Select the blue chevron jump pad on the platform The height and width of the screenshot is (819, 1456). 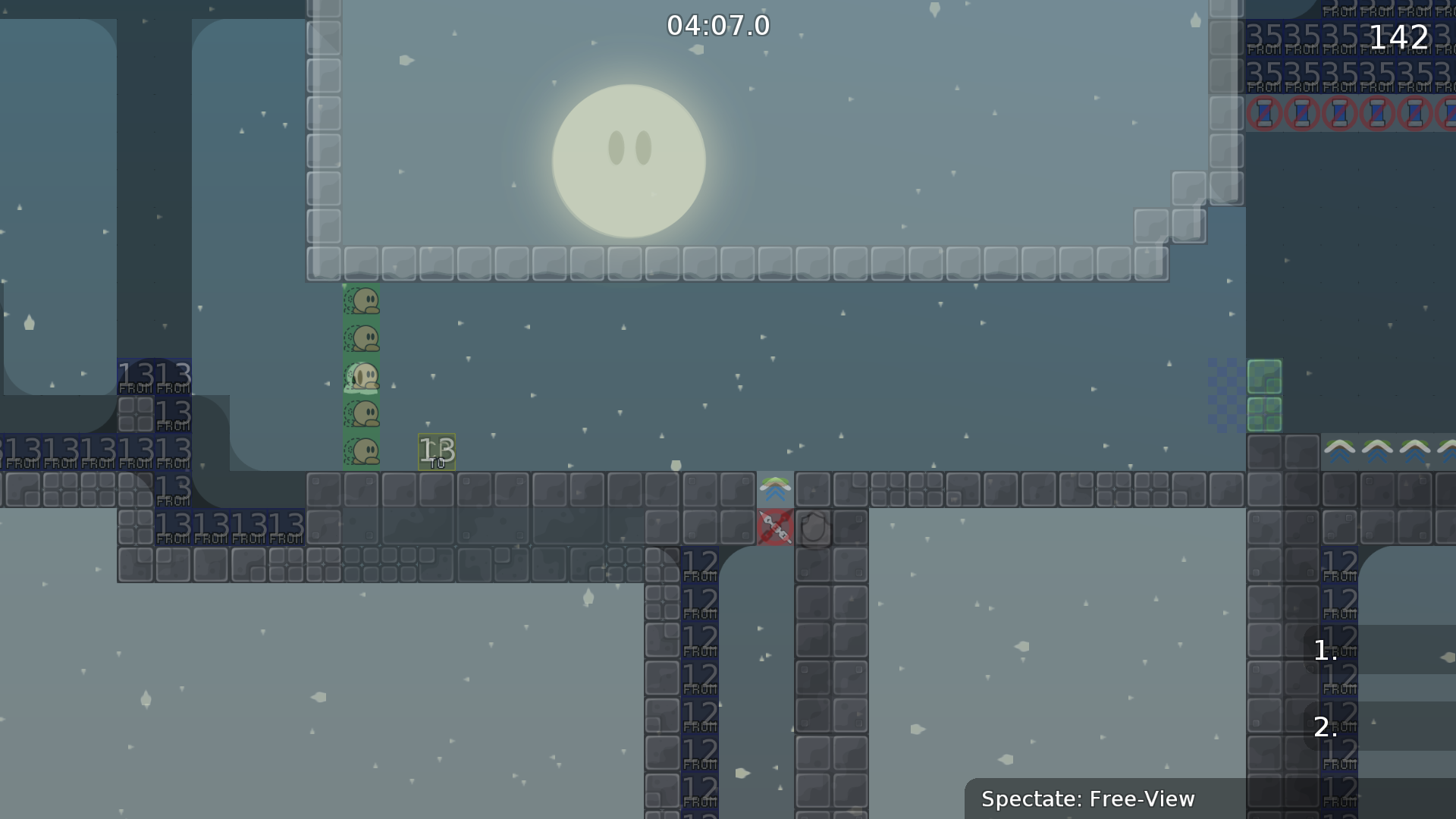pyautogui.click(x=775, y=489)
